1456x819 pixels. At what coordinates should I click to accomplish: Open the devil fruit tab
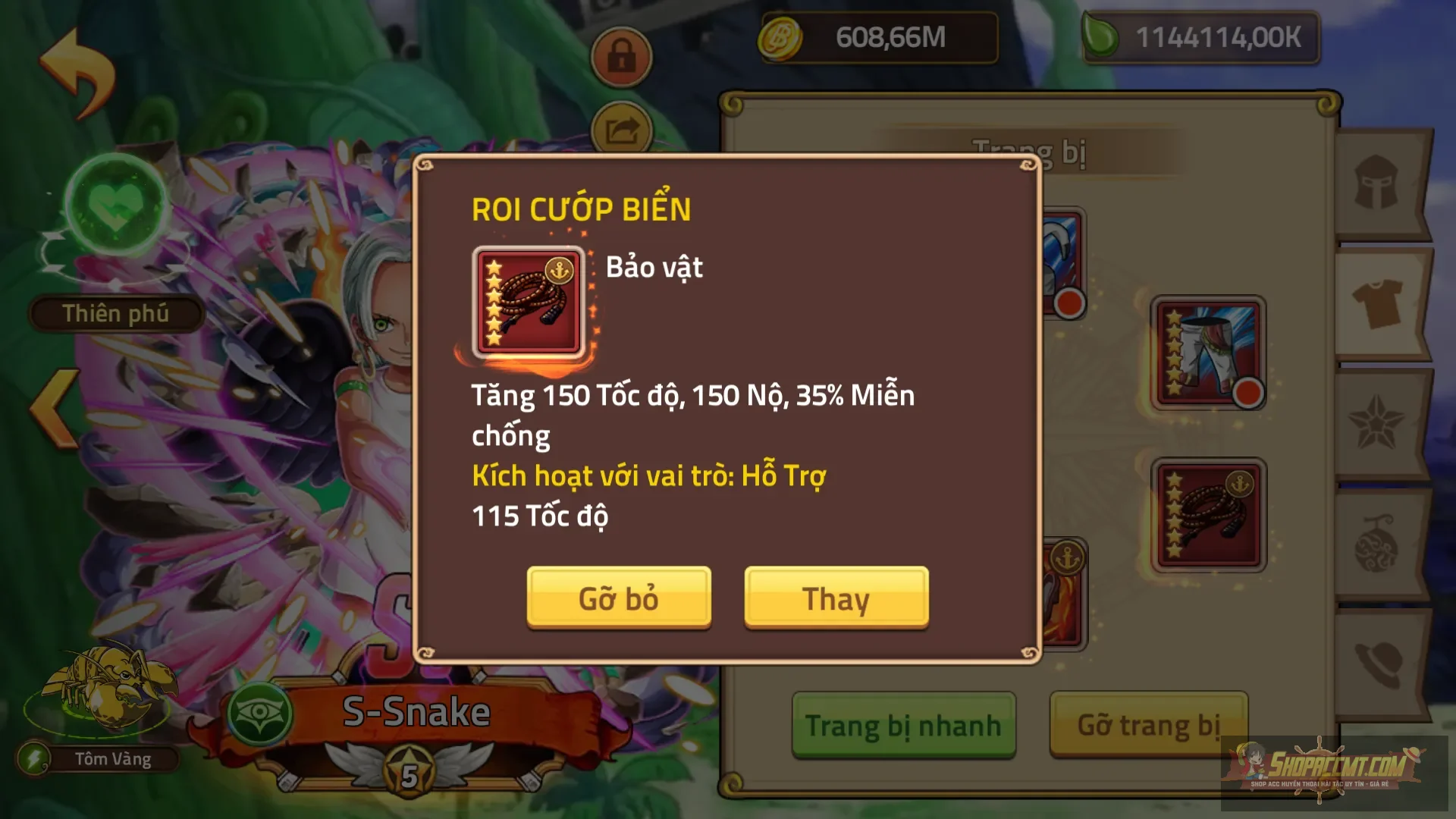click(1376, 543)
